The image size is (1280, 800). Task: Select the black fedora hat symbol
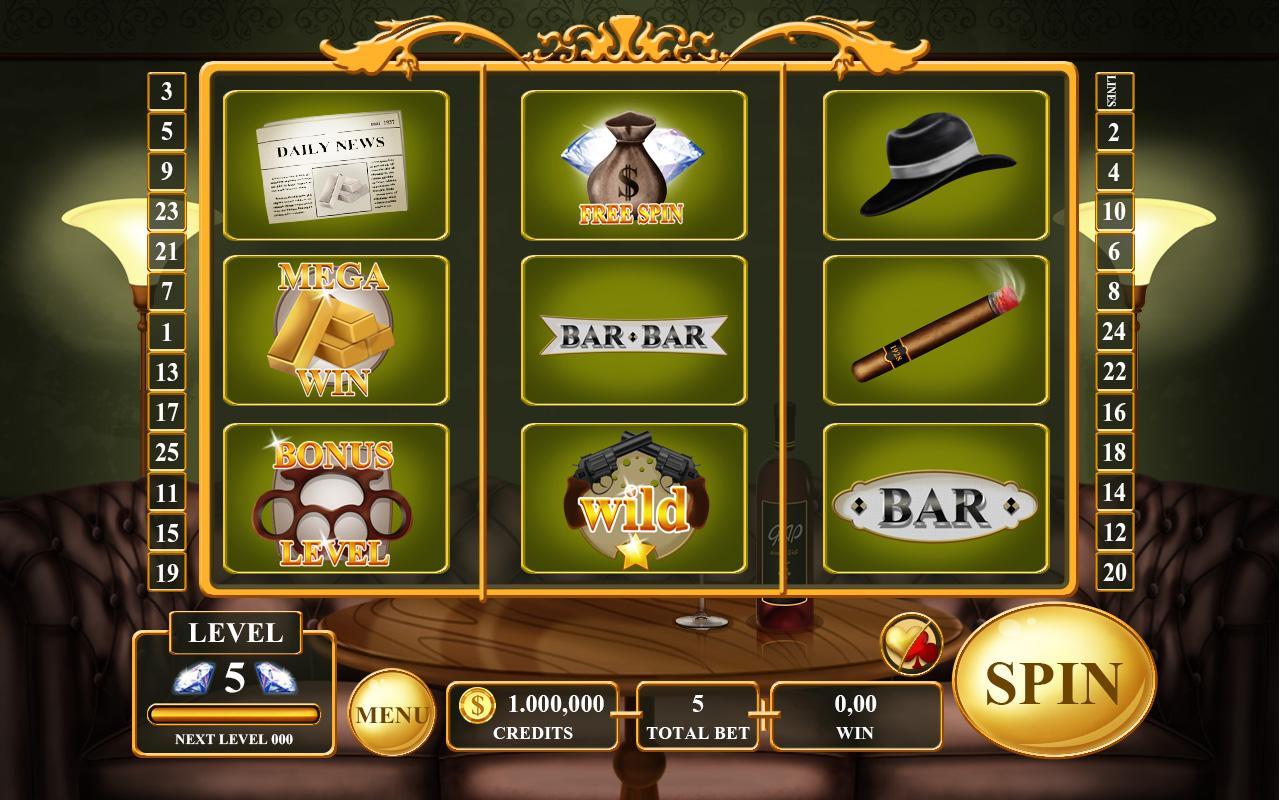[x=934, y=165]
